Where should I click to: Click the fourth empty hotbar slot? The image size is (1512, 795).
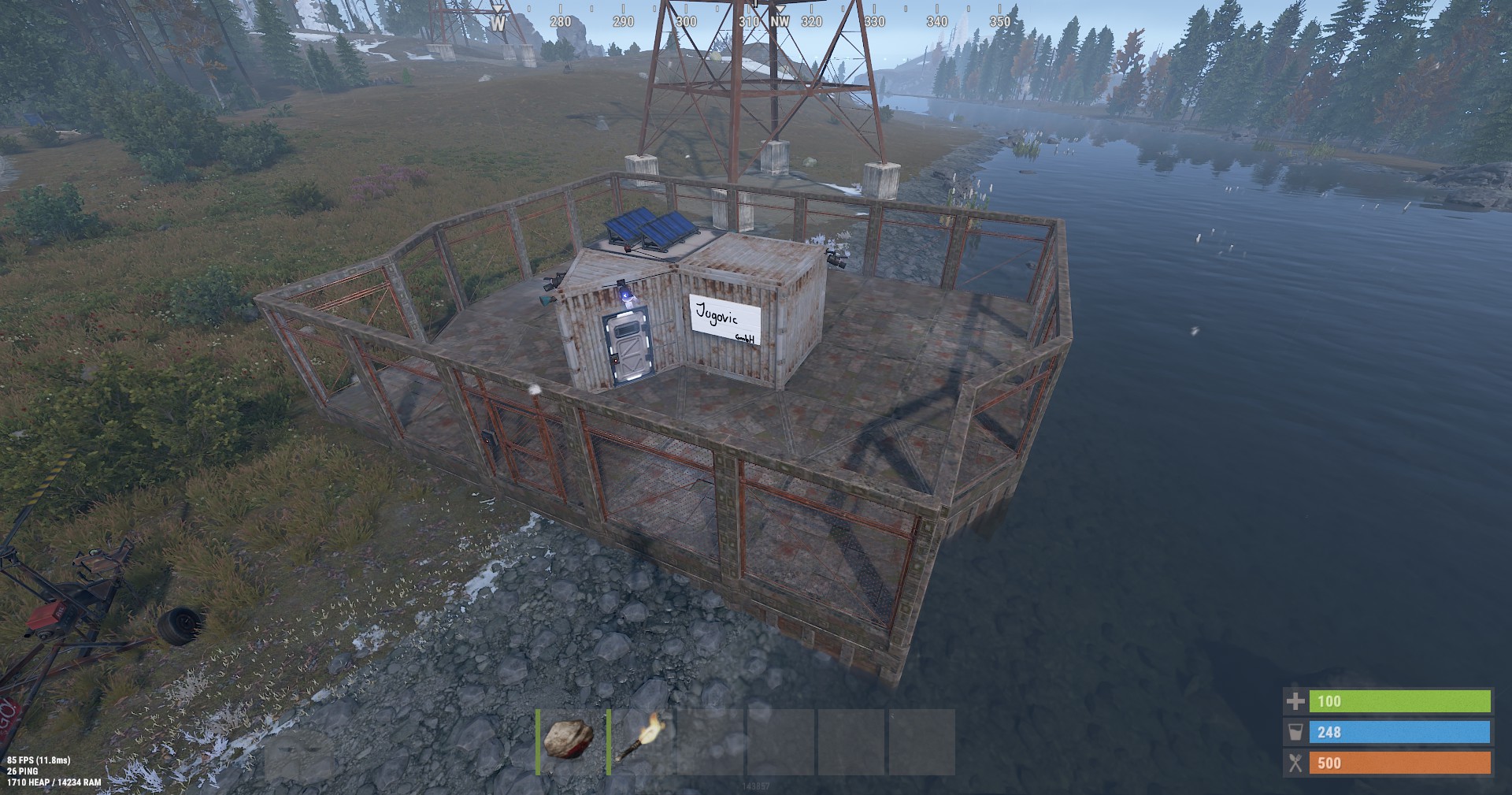[x=780, y=741]
